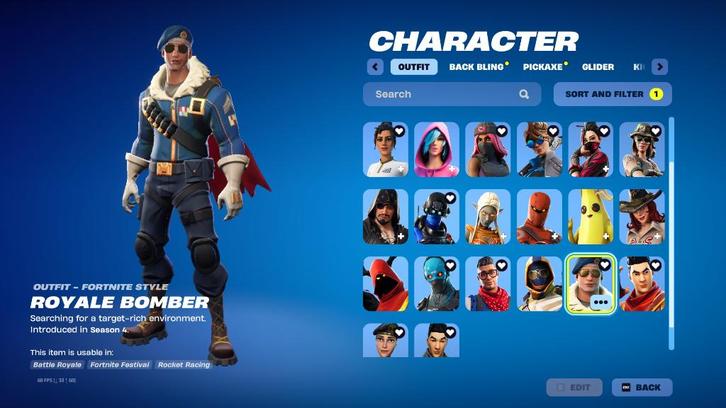Switch to the Back Bling tab
Viewport: 726px width, 408px height.
click(475, 67)
